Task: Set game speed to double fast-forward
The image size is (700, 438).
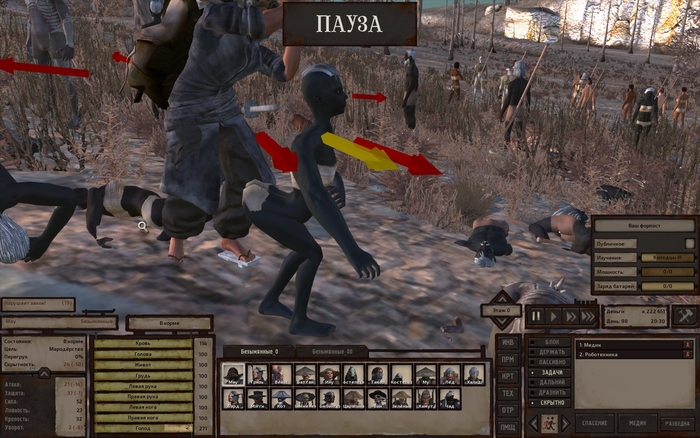Action: pos(572,316)
